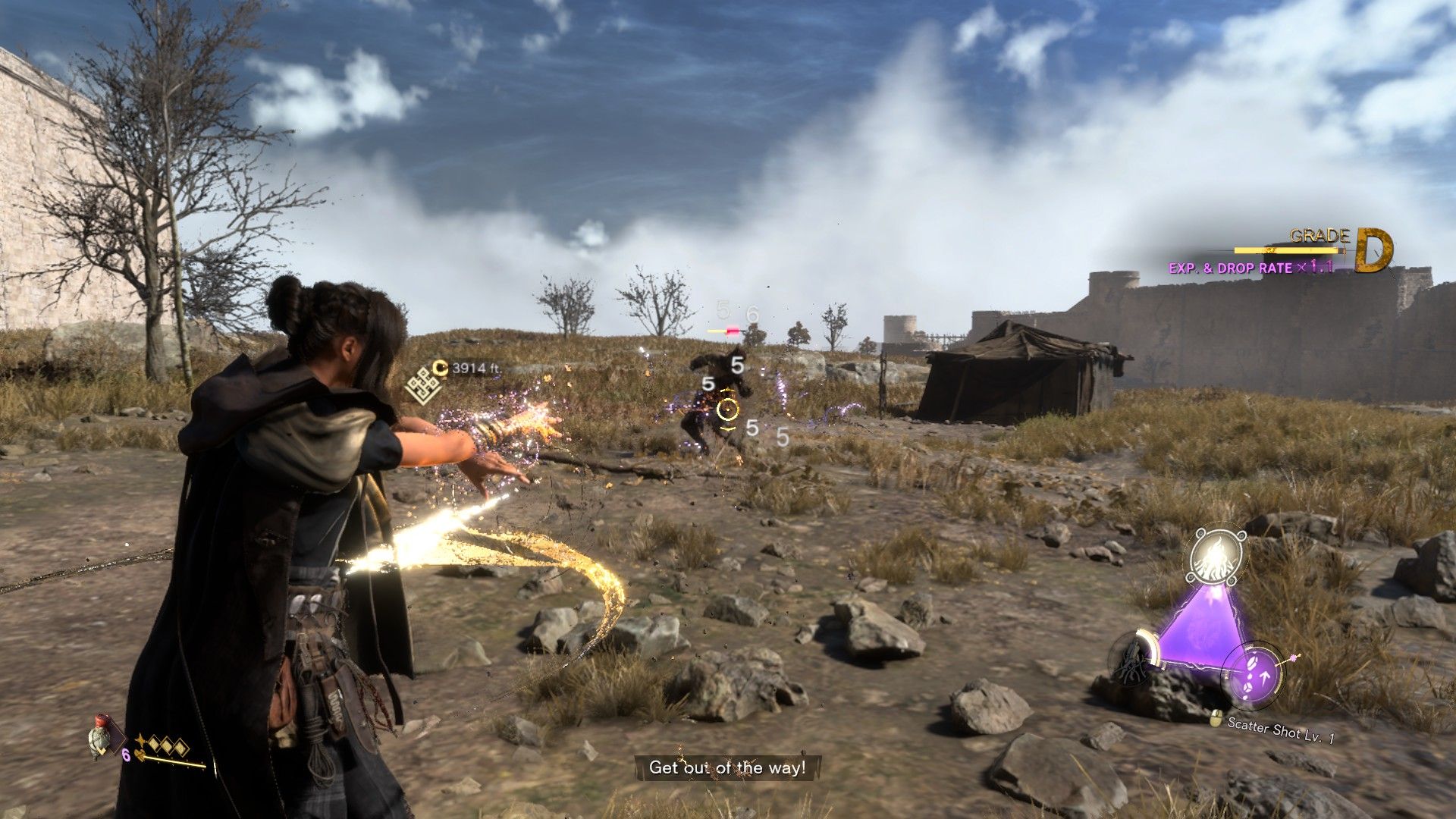Screen dimensions: 1456x819
Task: Activate the glowing flame support spell icon
Action: coord(1218,557)
